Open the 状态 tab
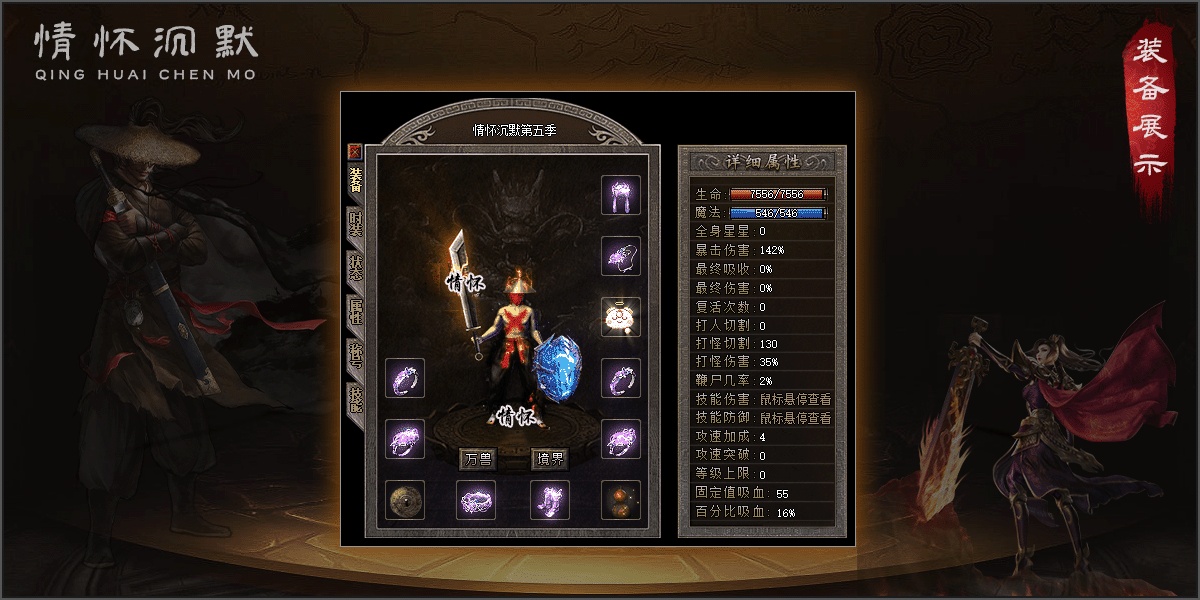The height and width of the screenshot is (600, 1200). [355, 268]
